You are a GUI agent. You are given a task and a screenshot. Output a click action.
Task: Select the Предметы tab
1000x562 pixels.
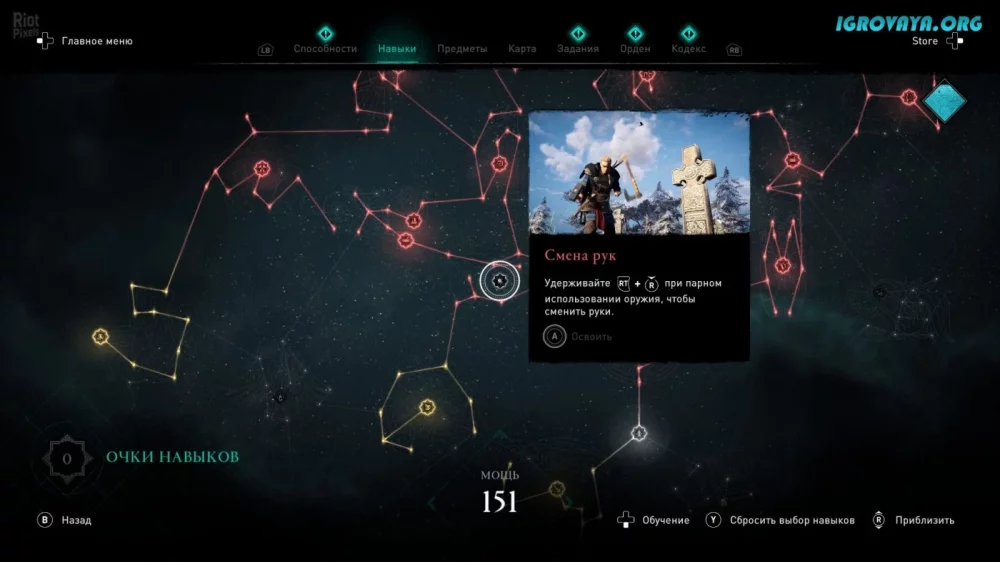click(462, 49)
